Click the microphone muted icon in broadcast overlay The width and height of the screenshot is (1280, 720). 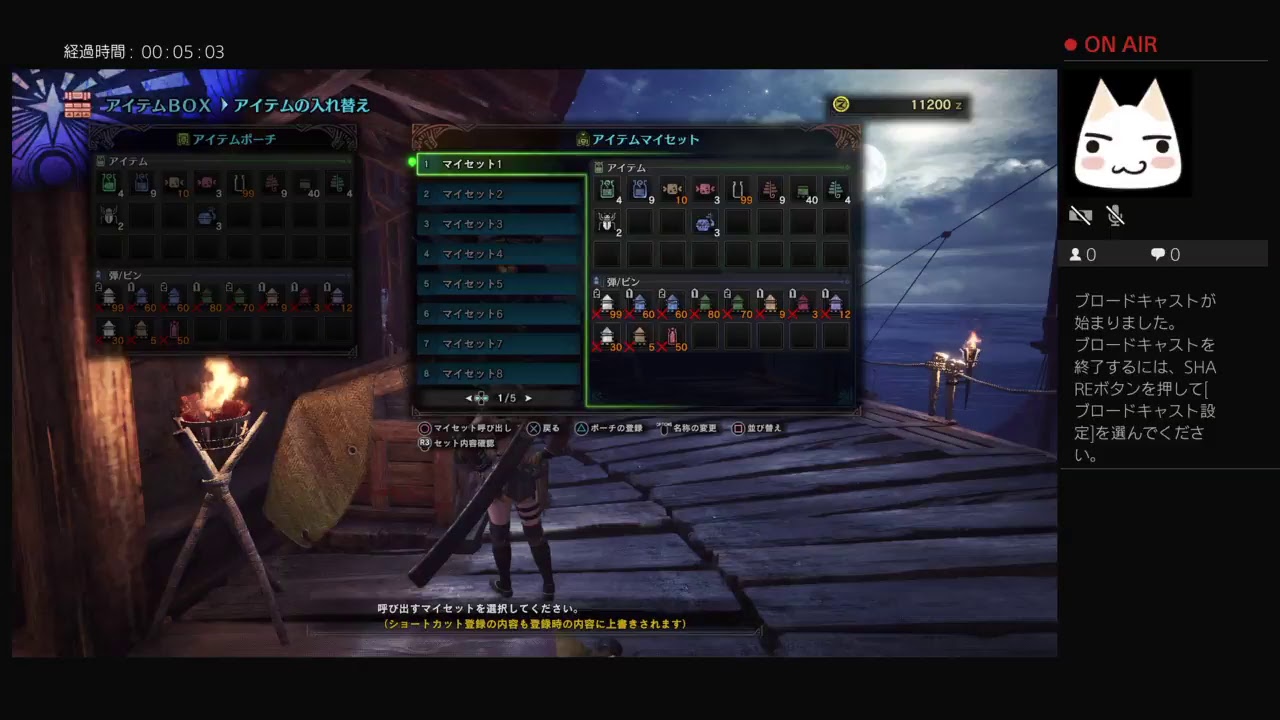tap(1116, 215)
